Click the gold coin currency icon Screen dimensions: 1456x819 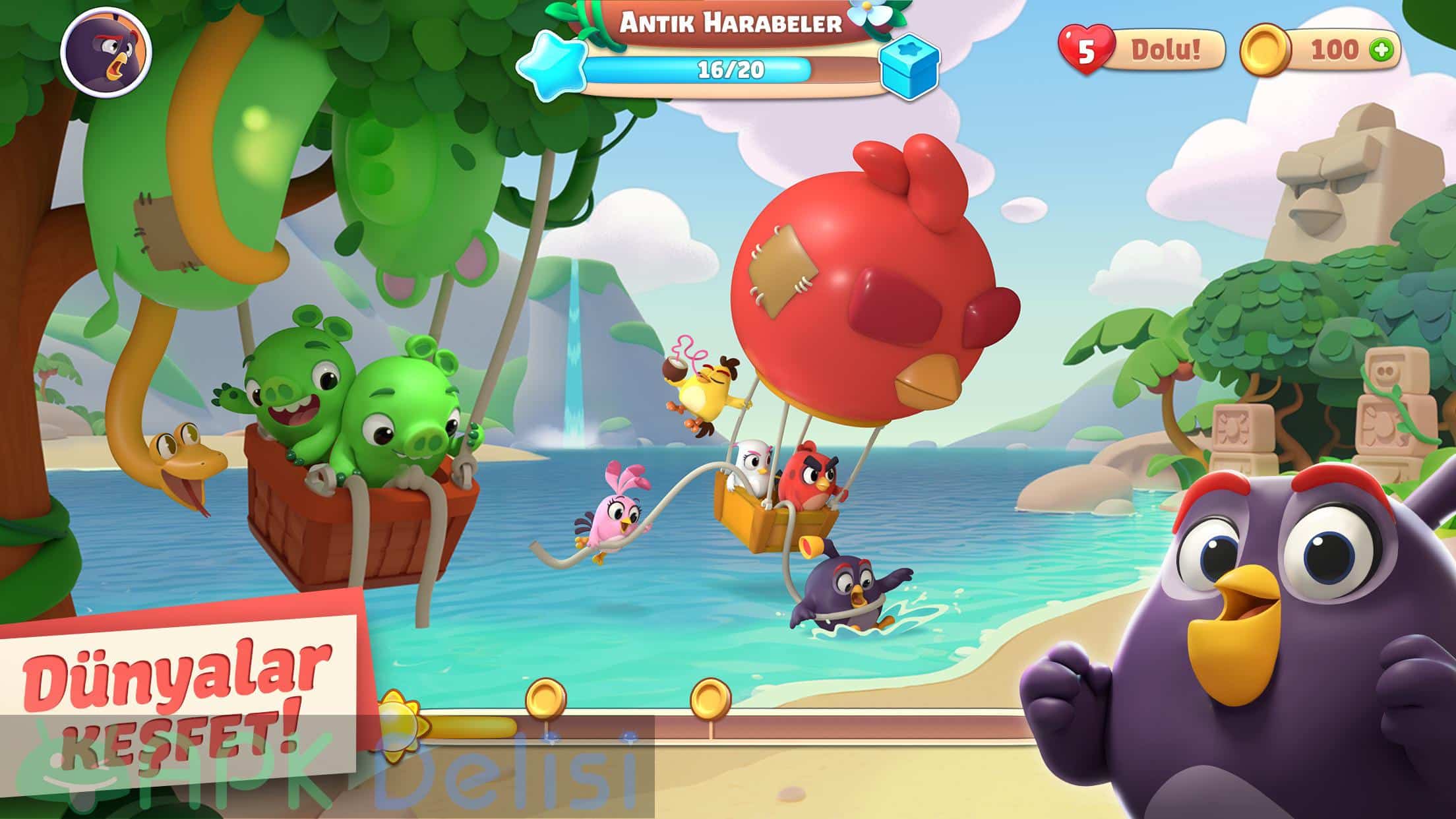(1265, 50)
